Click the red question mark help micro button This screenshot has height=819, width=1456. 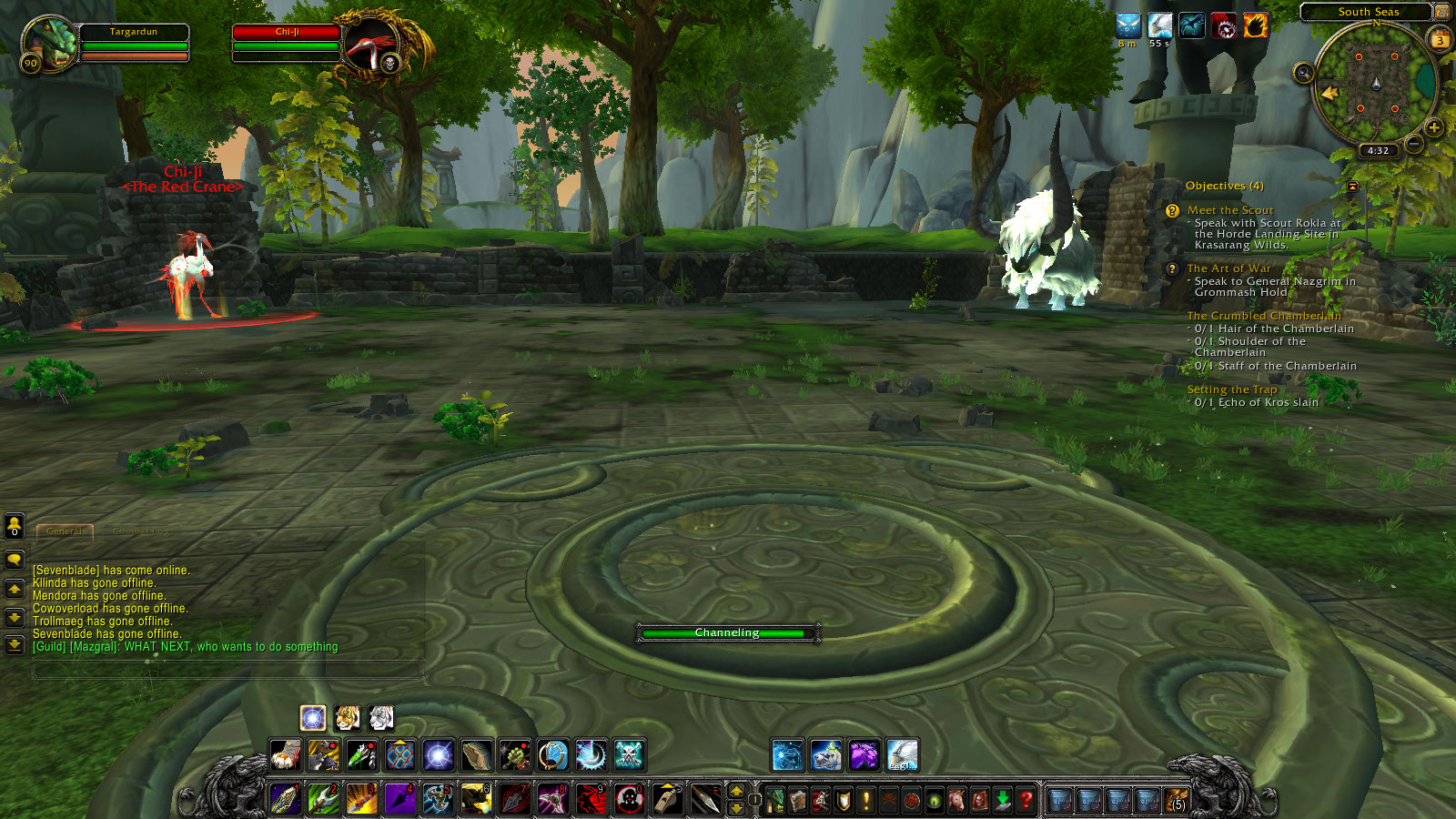(1025, 798)
